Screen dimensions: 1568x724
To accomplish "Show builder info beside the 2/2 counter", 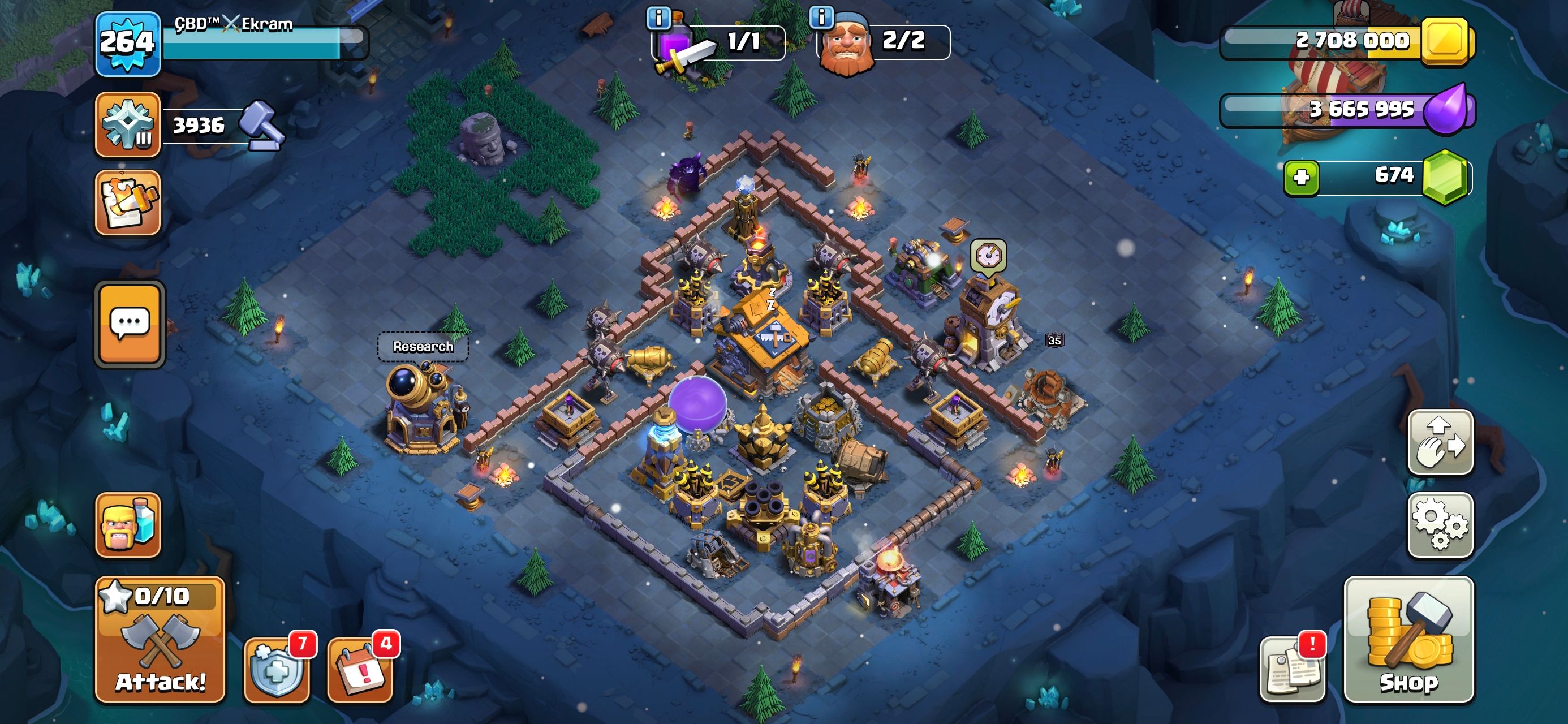I will click(x=821, y=17).
